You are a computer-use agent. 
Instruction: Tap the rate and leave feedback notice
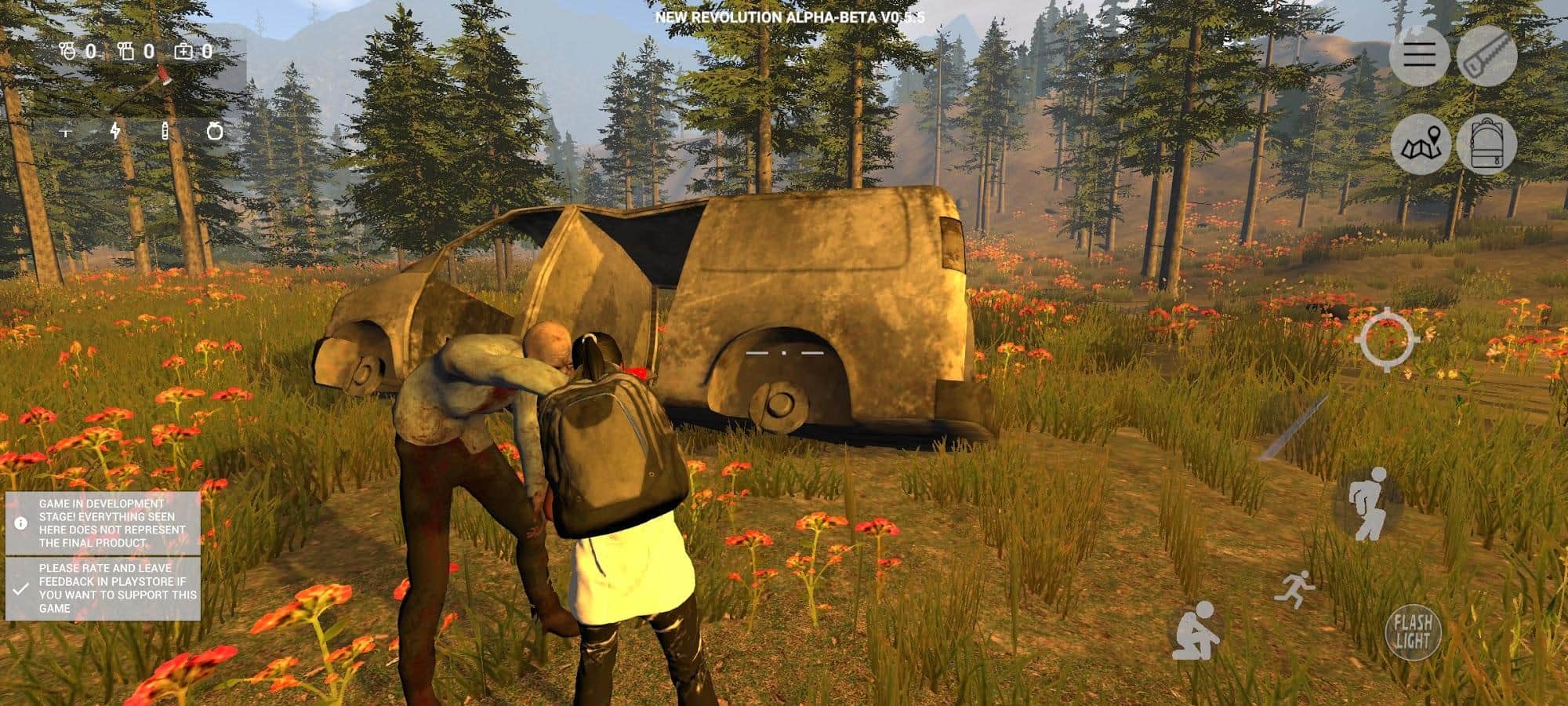pos(103,588)
